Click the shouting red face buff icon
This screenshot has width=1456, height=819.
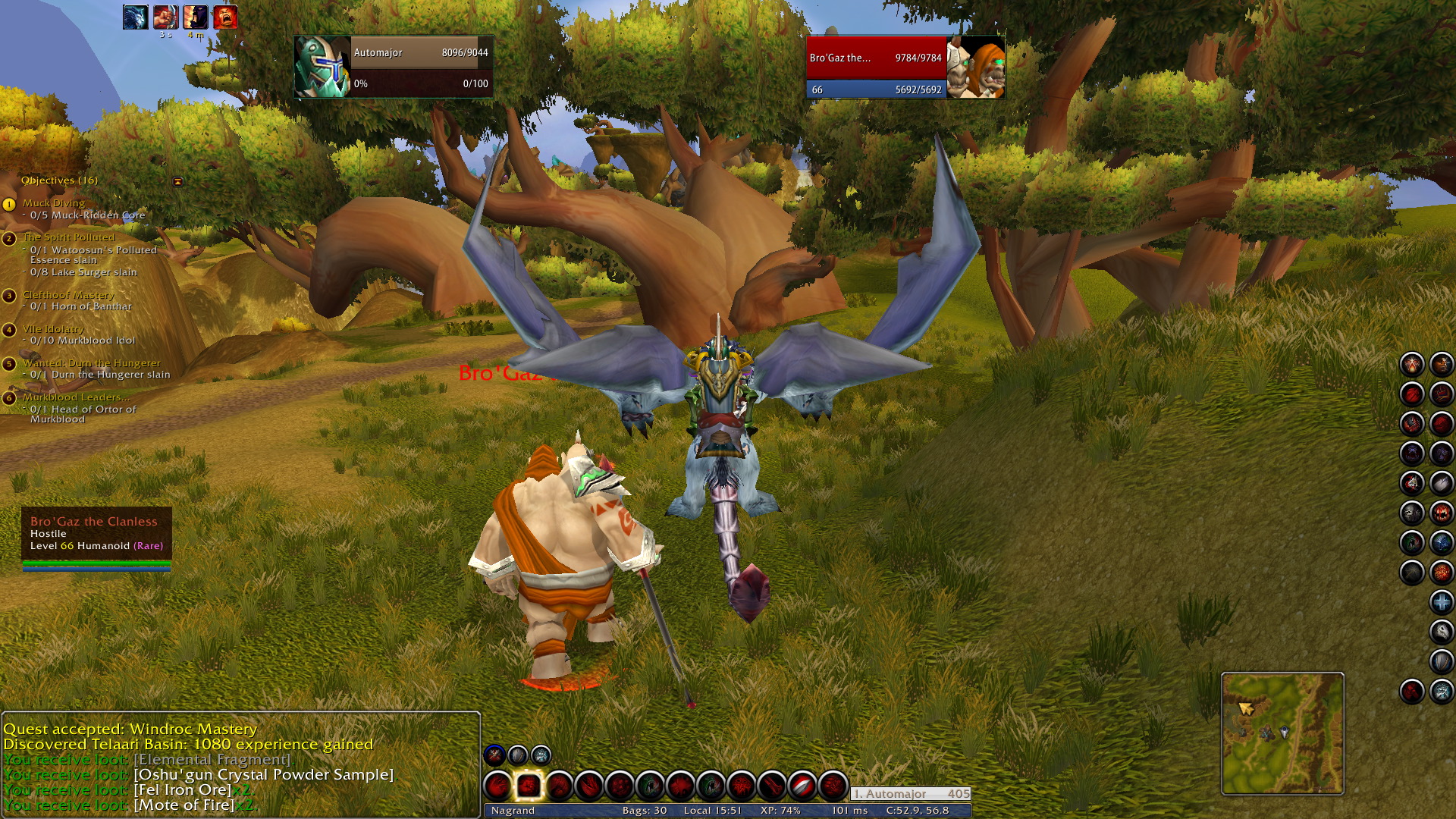[225, 17]
